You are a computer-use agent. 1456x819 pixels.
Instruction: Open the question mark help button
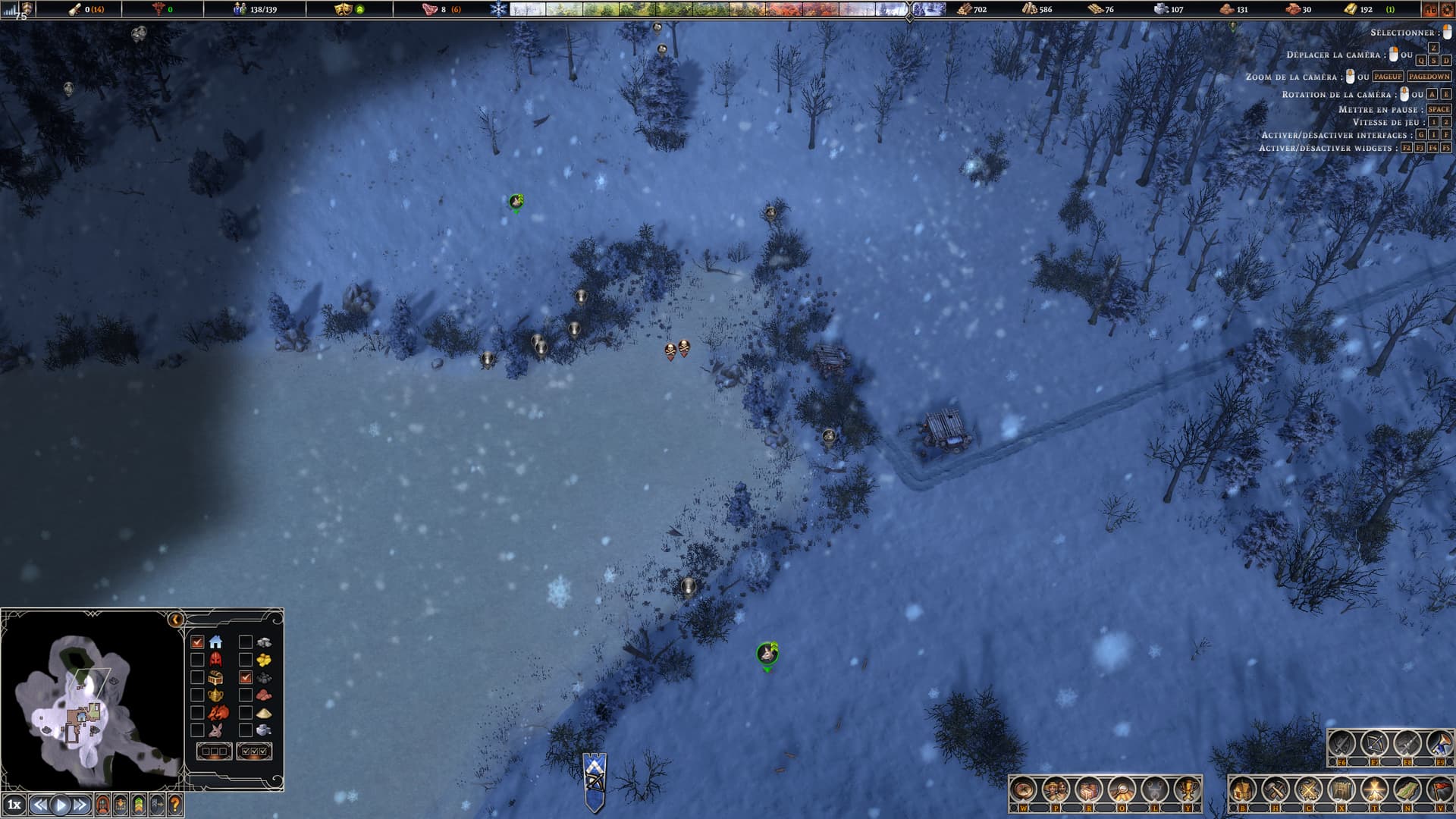point(175,805)
